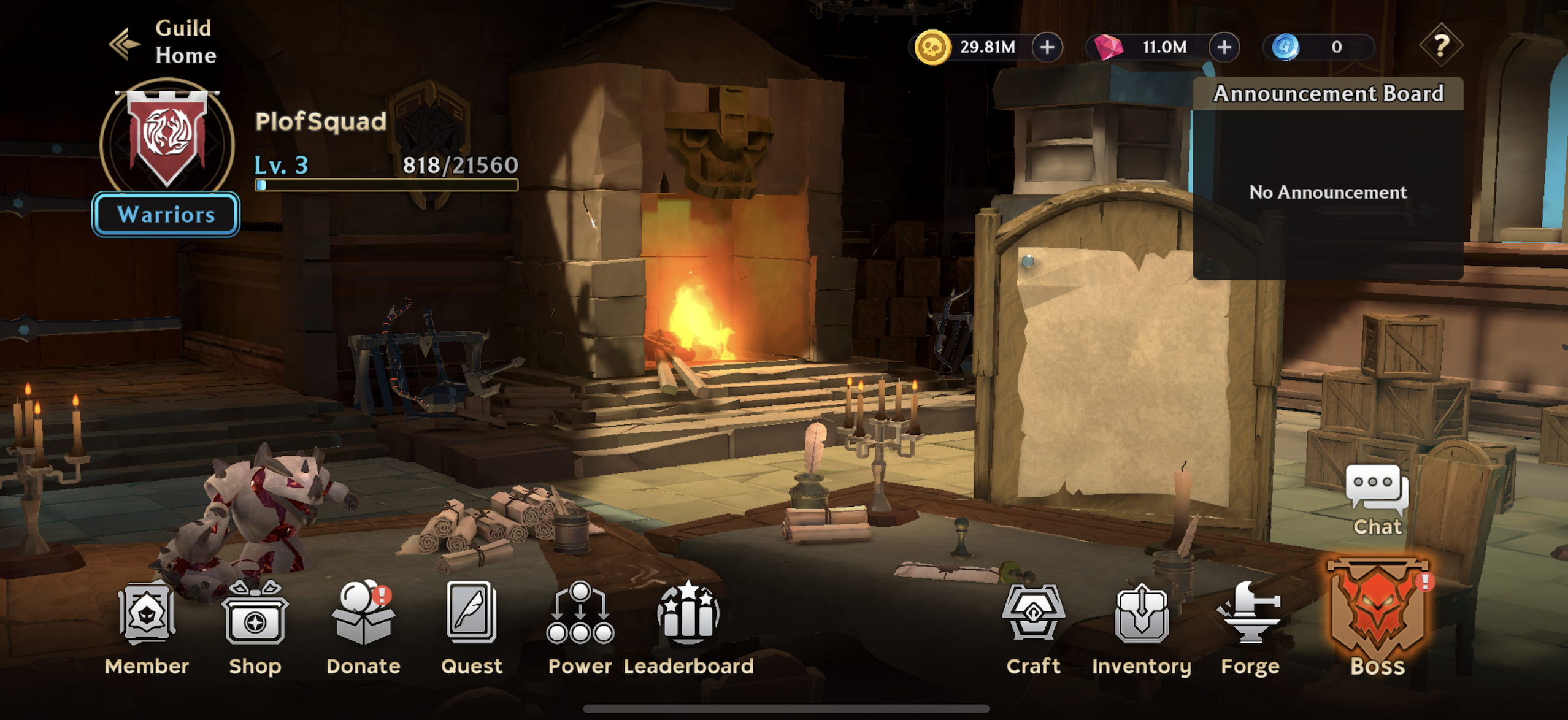Add more red gems with plus button
This screenshot has width=1568, height=720.
(1224, 47)
